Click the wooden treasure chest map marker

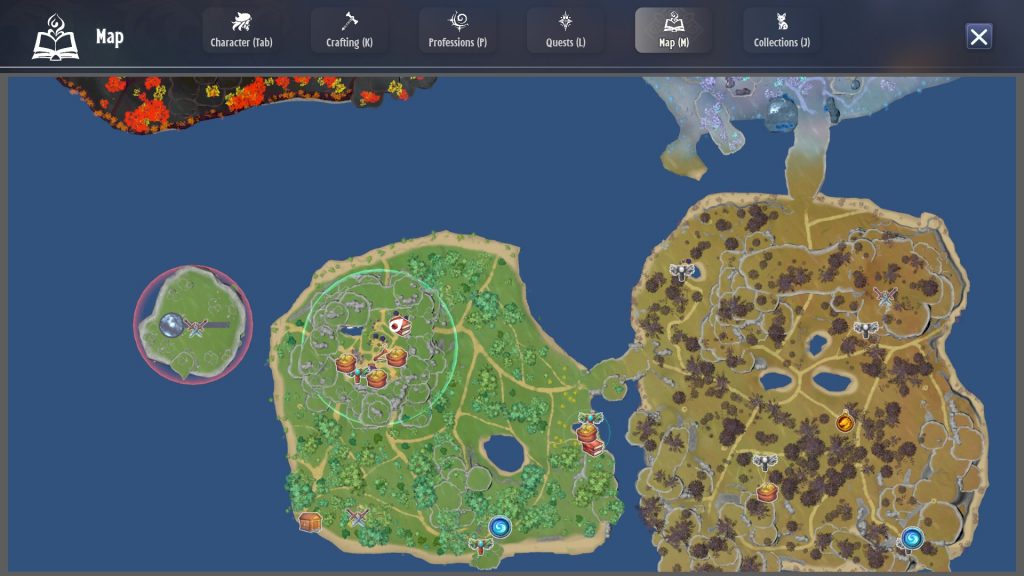(310, 521)
